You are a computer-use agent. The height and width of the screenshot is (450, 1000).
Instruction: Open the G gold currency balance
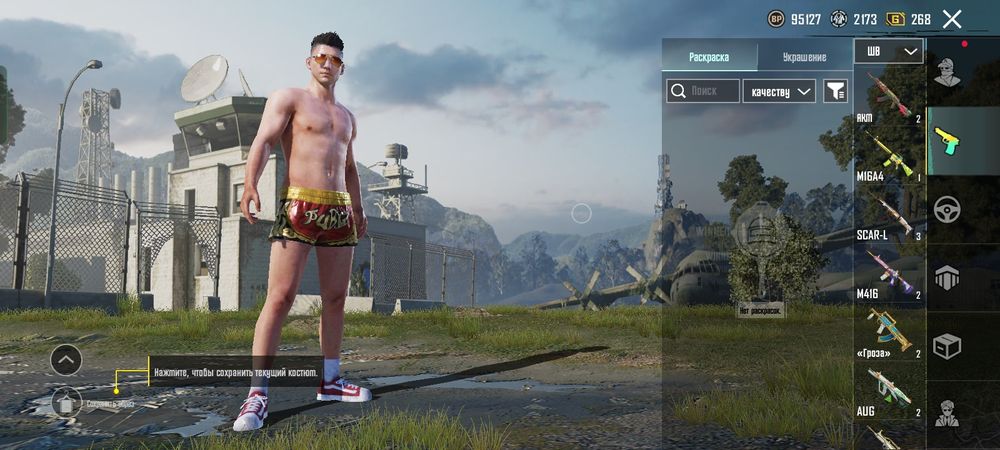click(908, 19)
